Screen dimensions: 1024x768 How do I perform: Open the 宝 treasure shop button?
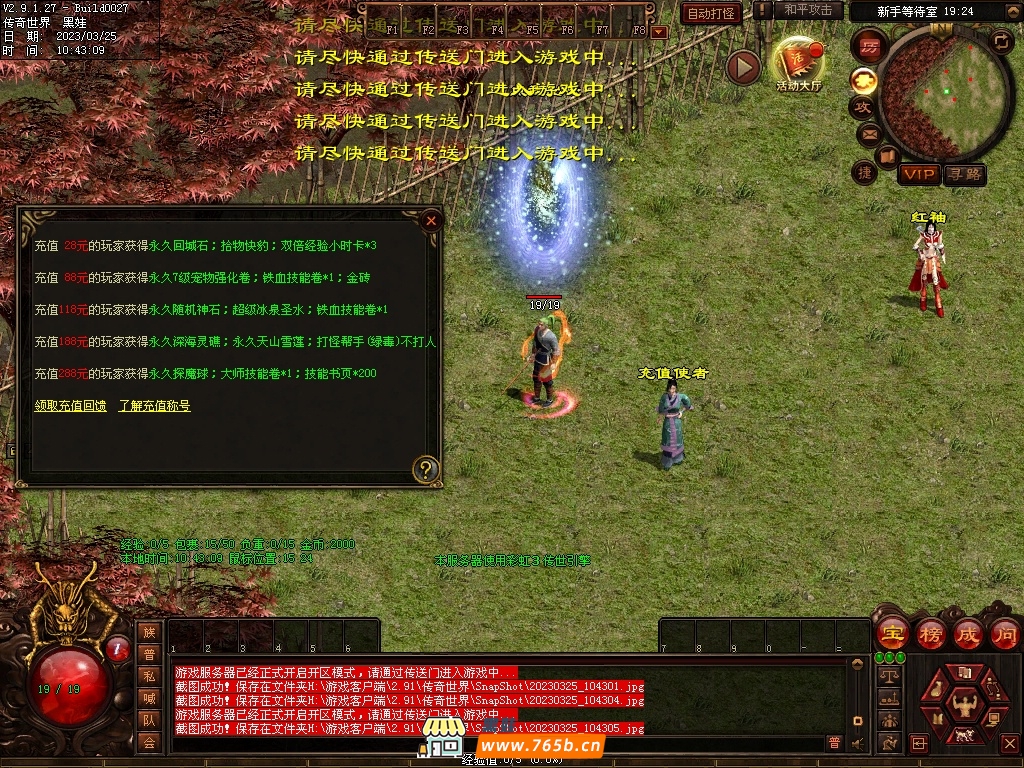pos(892,634)
